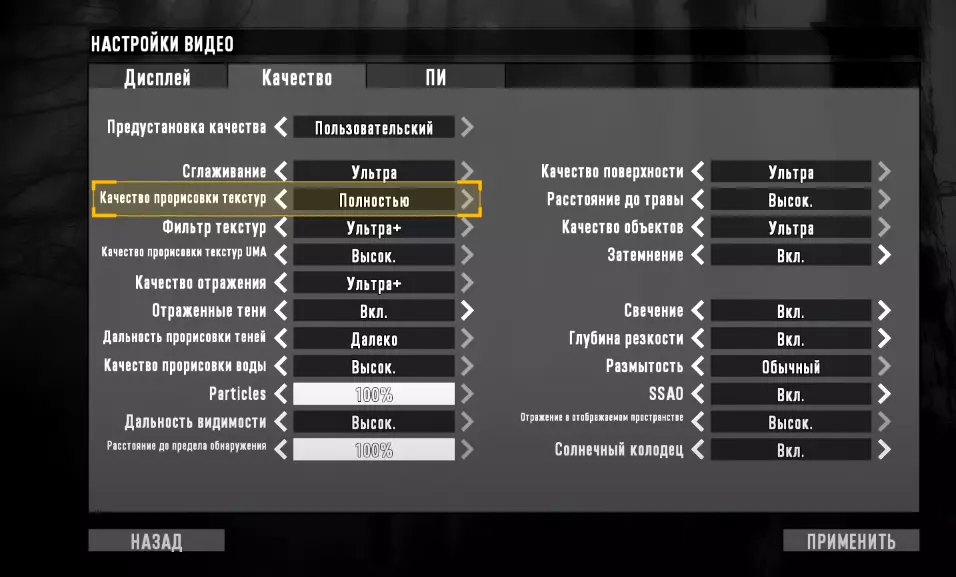Switch Свечение using its right arrow
The width and height of the screenshot is (956, 577).
pyautogui.click(x=884, y=311)
